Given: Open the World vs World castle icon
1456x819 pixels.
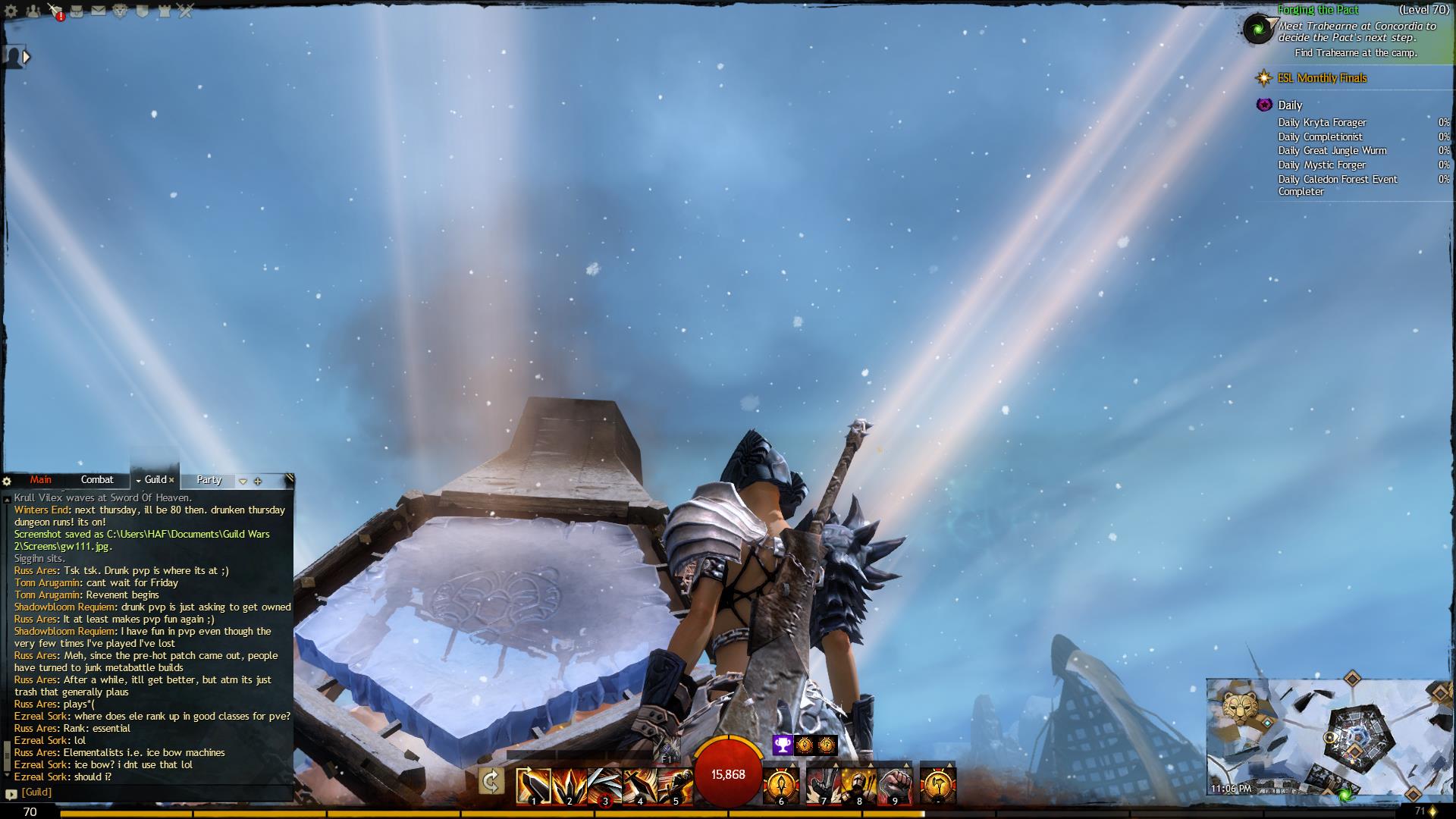Looking at the screenshot, I should [163, 11].
